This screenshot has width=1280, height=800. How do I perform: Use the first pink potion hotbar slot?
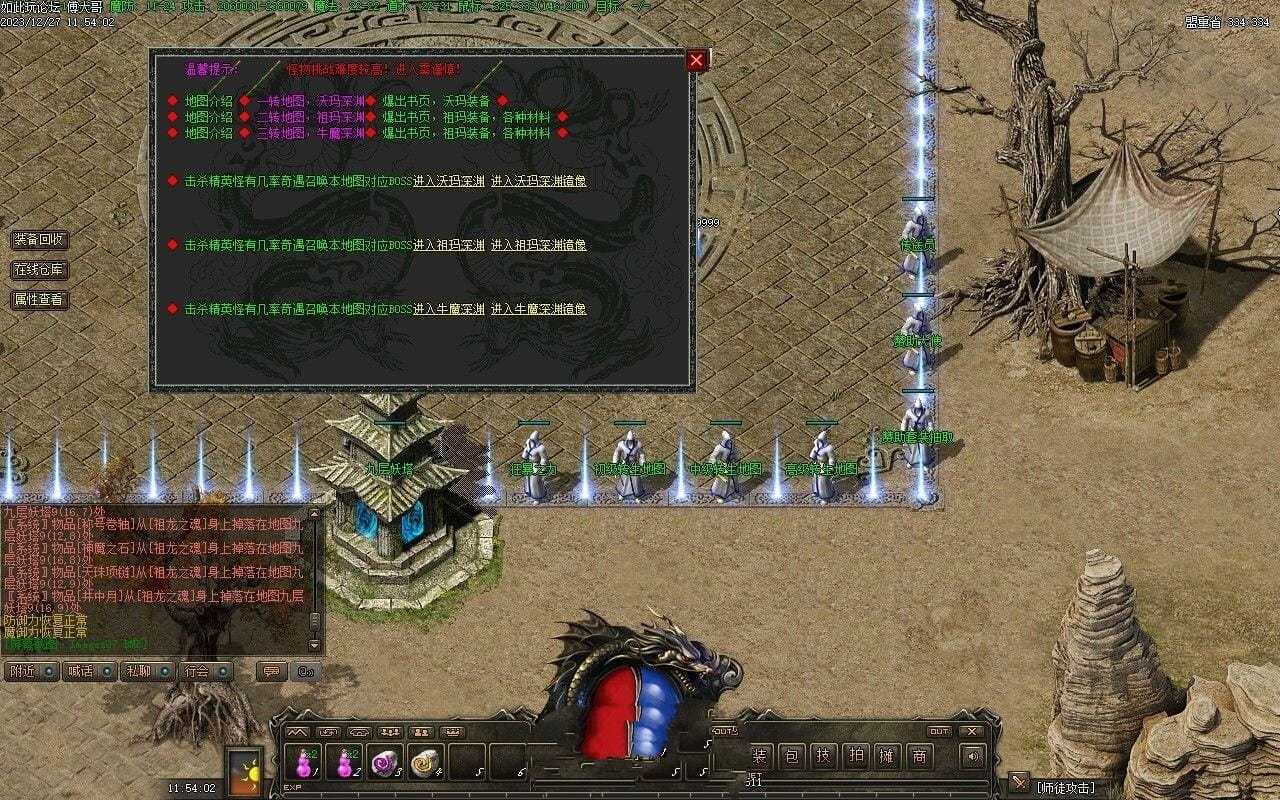(x=304, y=763)
